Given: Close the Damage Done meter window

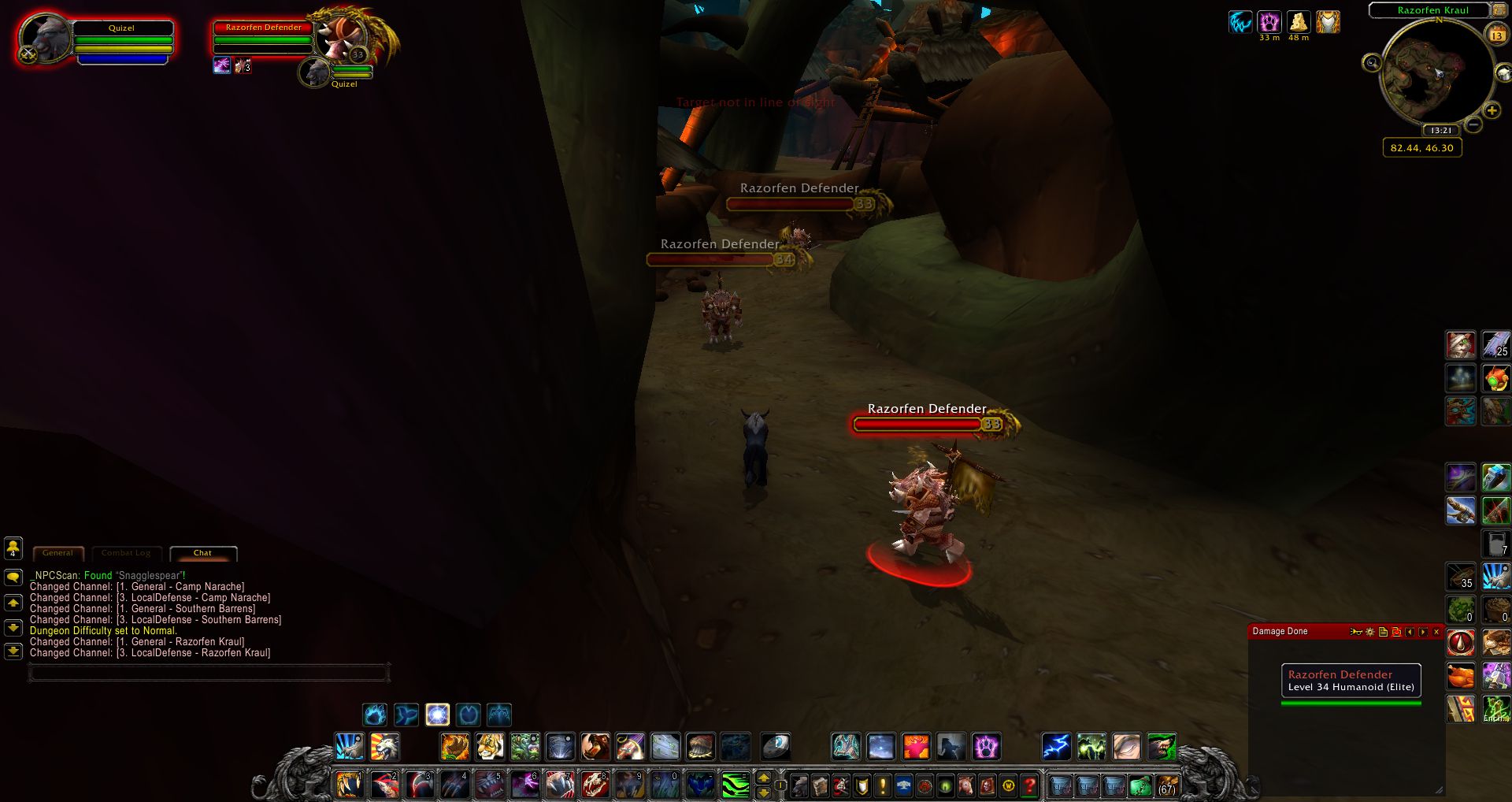Looking at the screenshot, I should pos(1436,632).
